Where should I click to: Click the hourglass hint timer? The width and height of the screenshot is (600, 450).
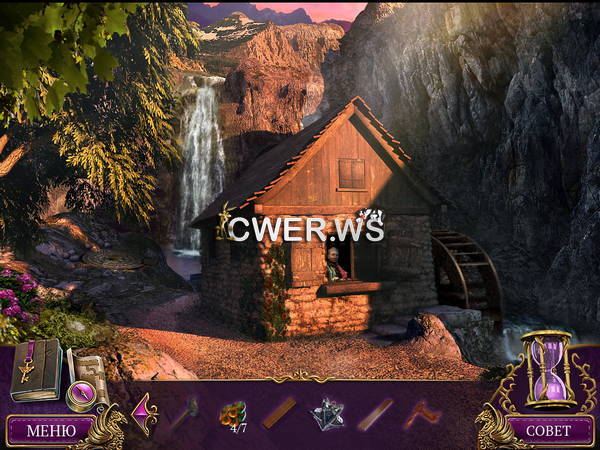tap(547, 369)
